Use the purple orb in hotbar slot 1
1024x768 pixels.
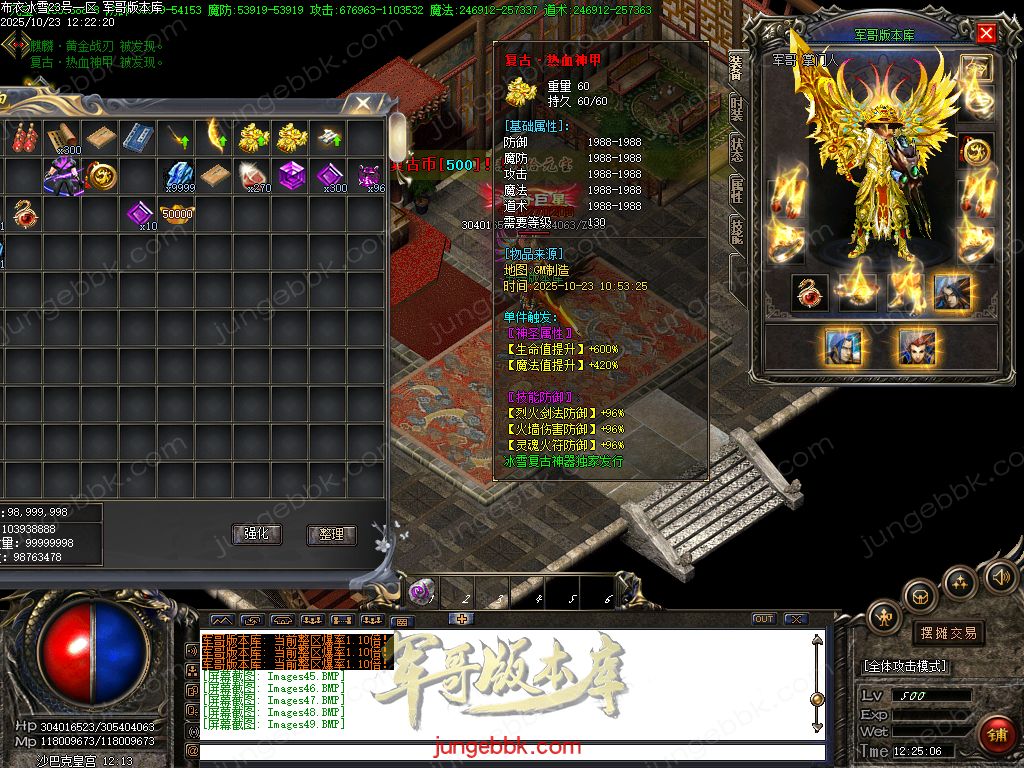[422, 592]
